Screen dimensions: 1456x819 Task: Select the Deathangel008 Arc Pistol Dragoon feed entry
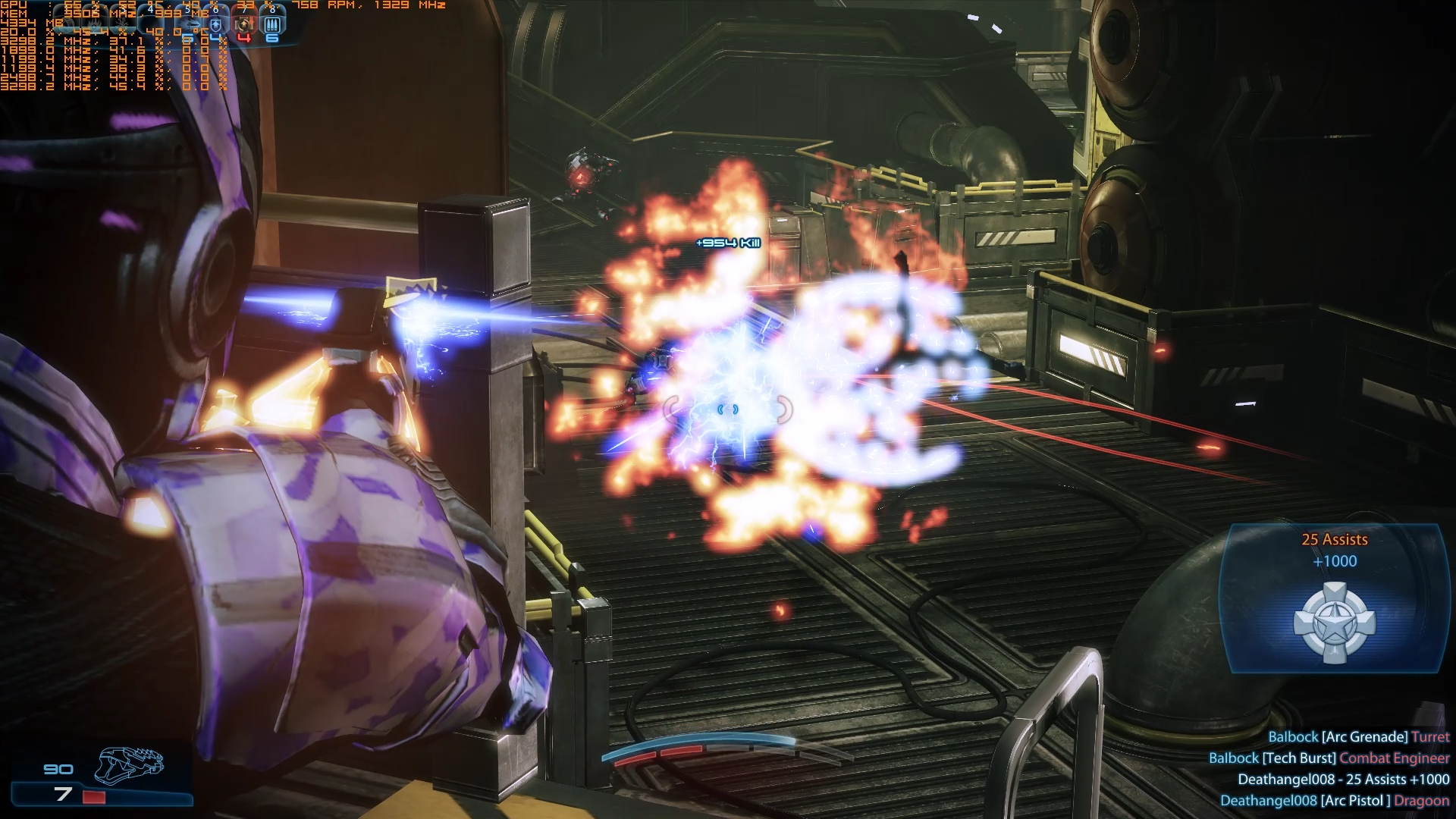[x=1334, y=801]
